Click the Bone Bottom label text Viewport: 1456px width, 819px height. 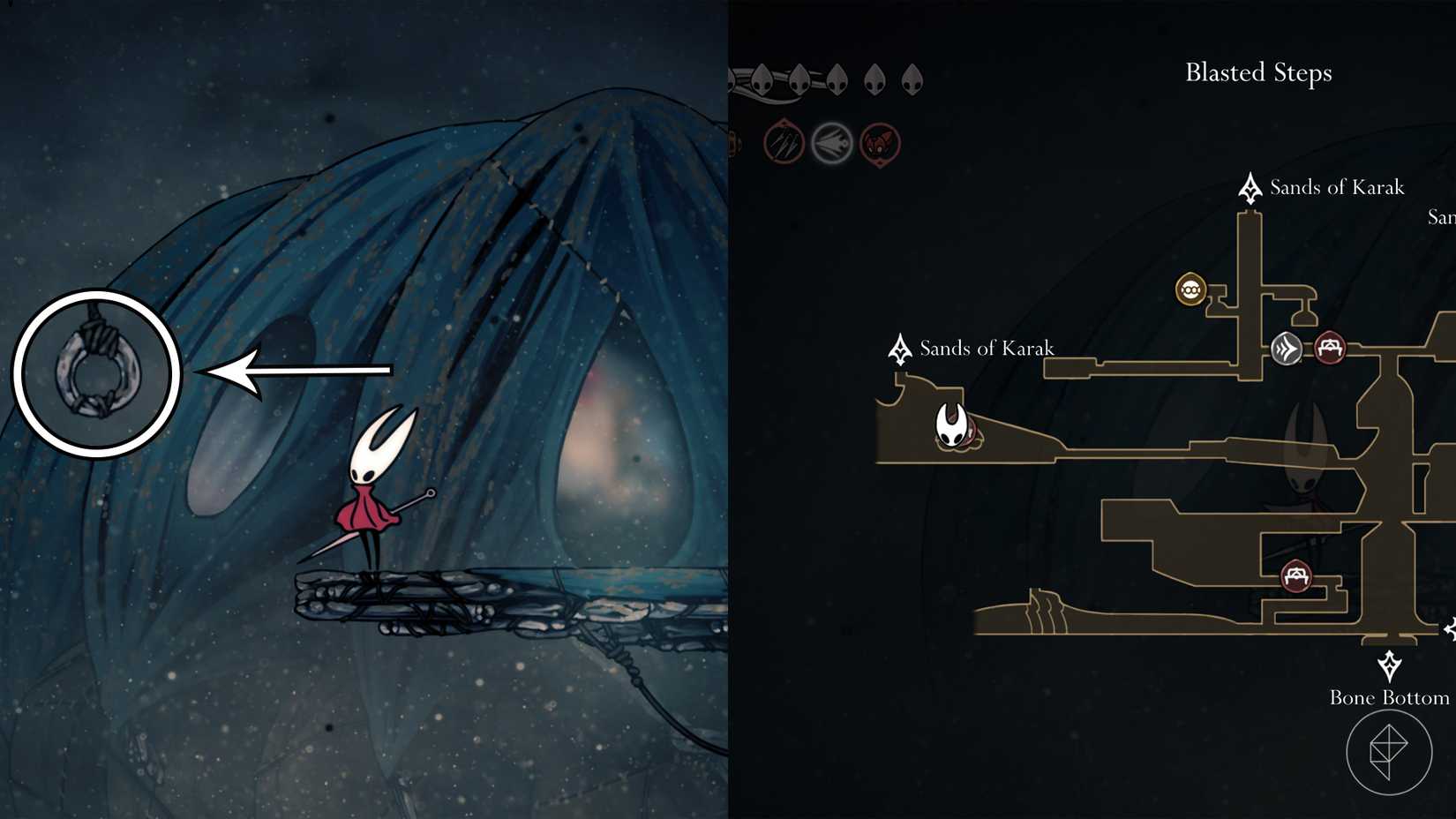click(1390, 697)
